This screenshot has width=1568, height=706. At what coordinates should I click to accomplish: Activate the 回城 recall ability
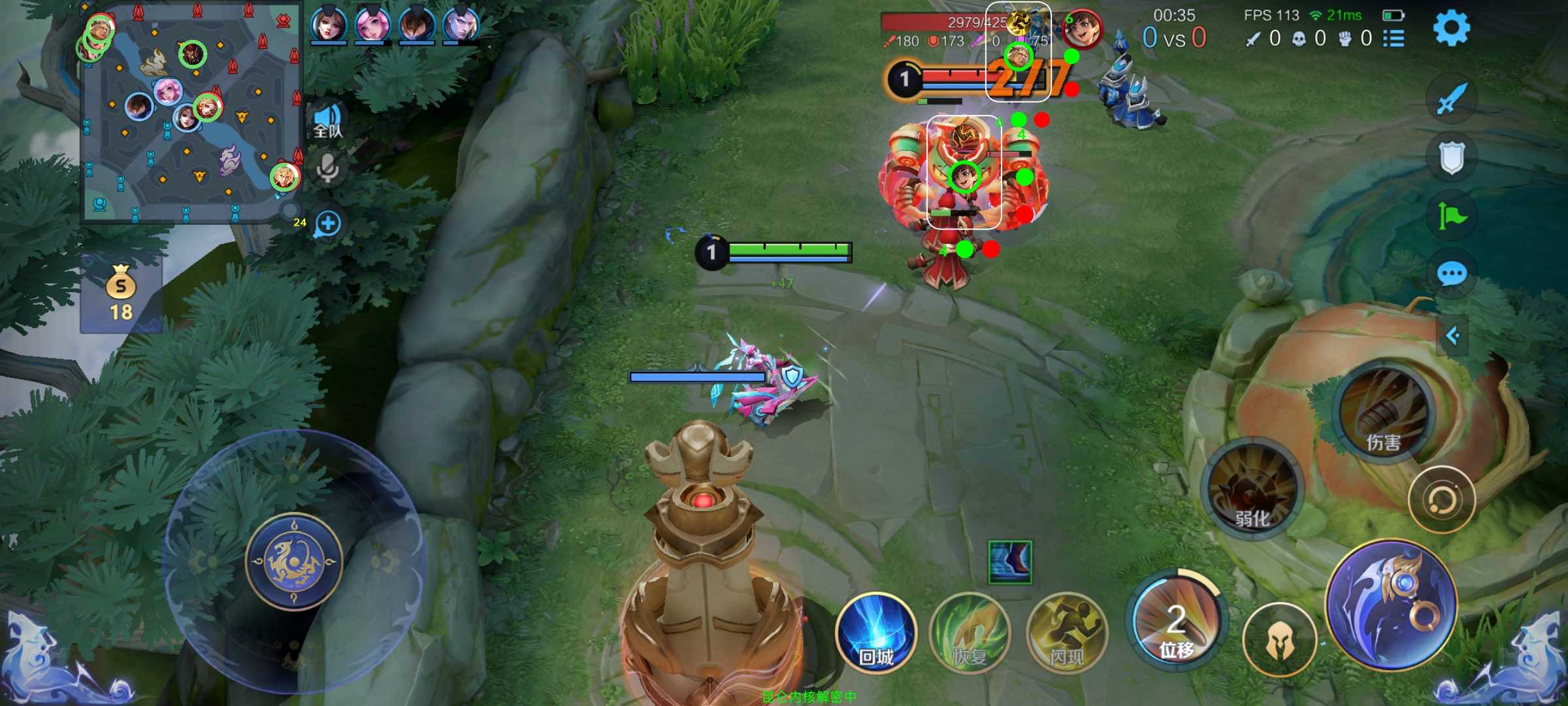pyautogui.click(x=875, y=633)
